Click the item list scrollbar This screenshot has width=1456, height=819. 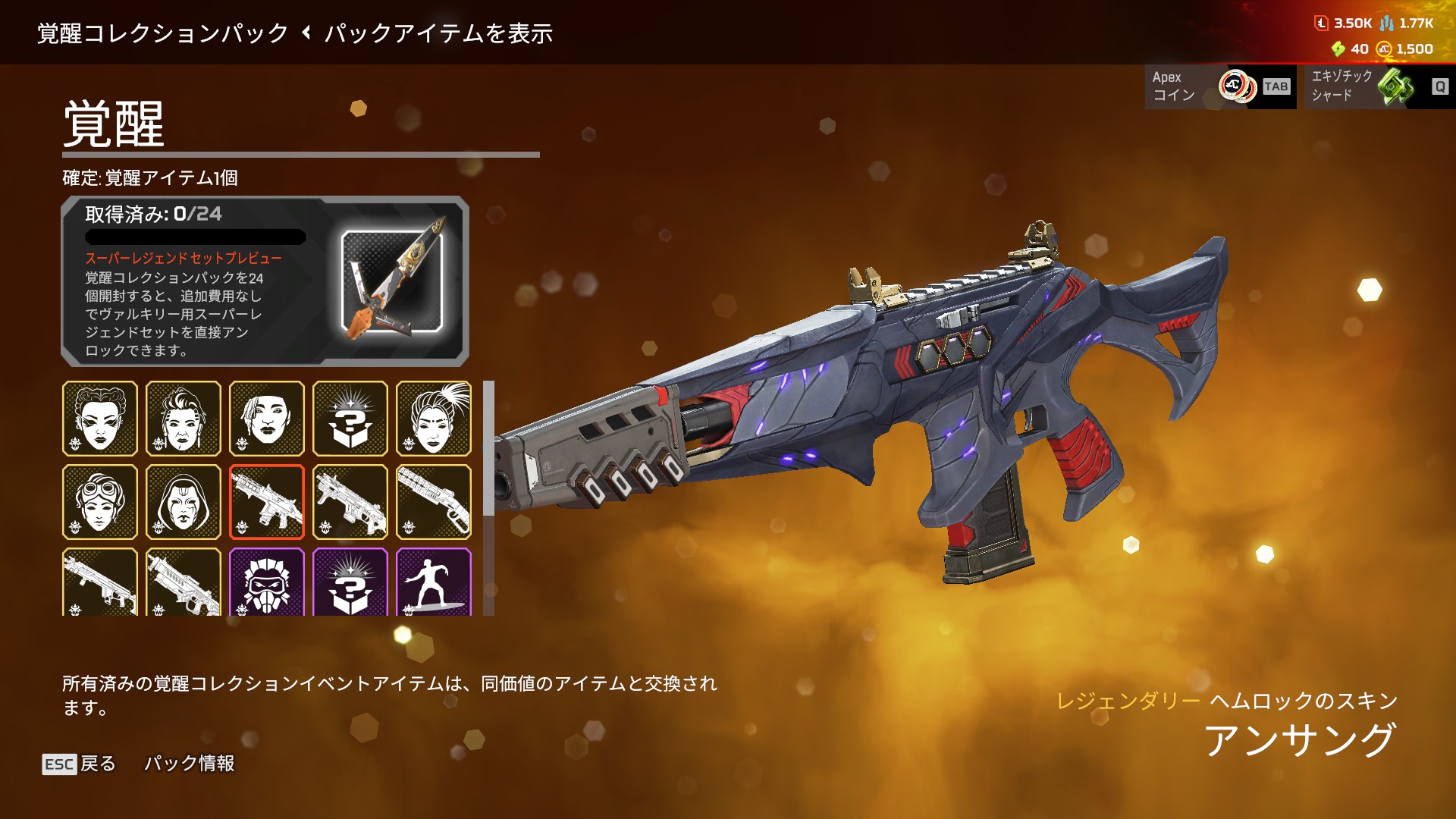[x=488, y=449]
